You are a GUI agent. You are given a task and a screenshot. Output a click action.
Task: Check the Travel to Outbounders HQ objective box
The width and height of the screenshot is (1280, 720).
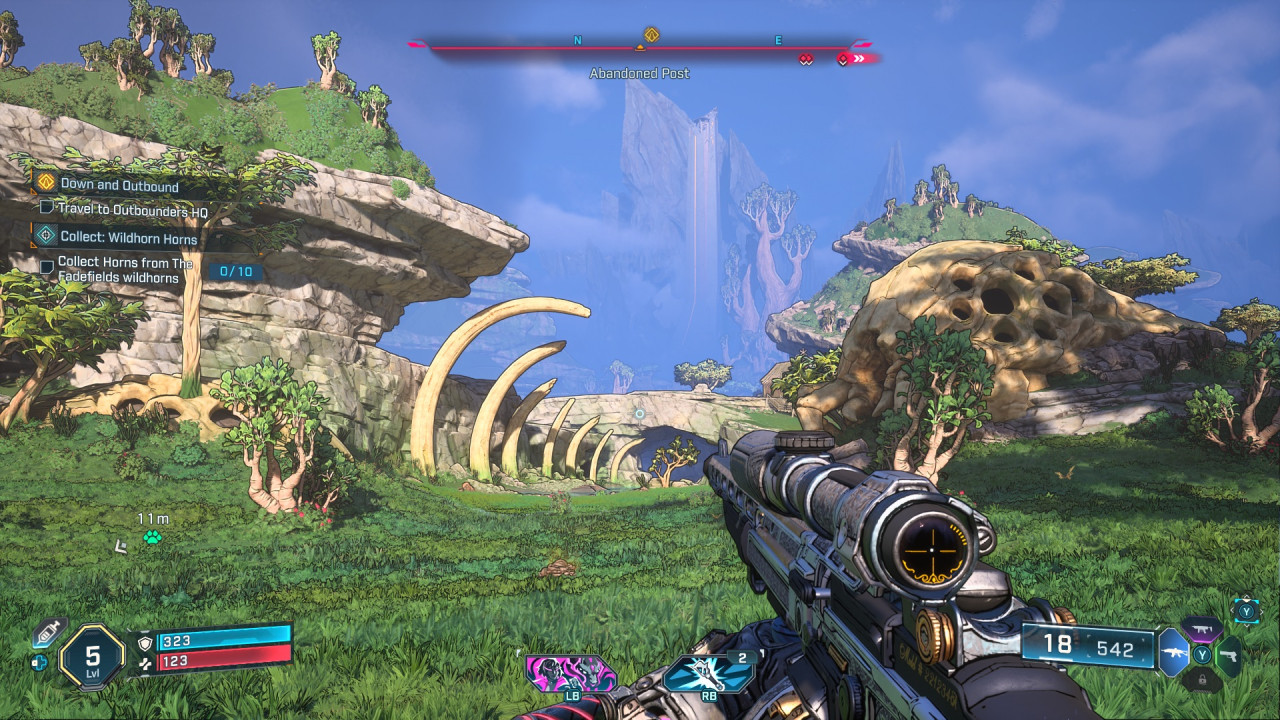47,209
